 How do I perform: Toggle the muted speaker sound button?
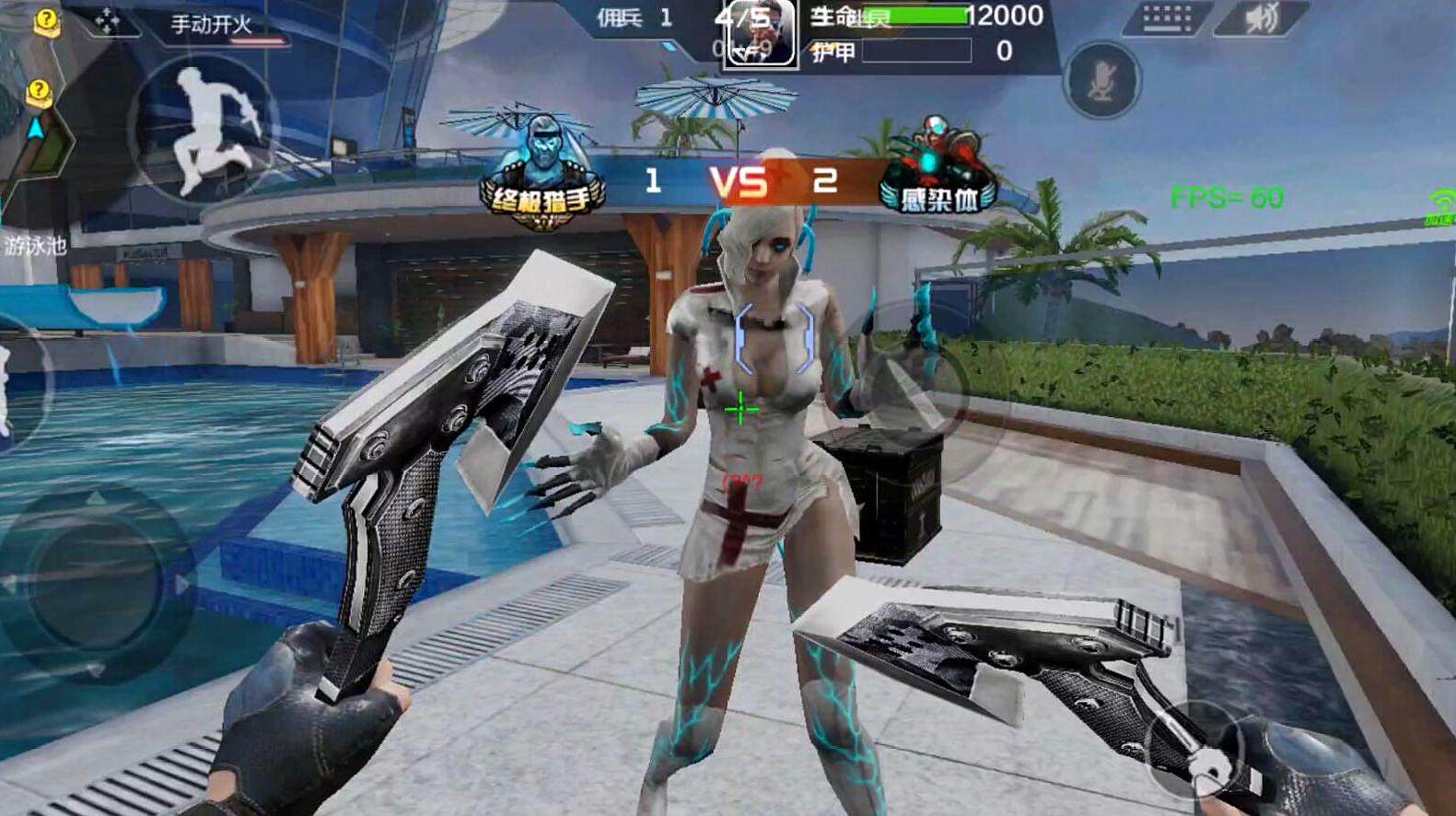[x=1262, y=18]
